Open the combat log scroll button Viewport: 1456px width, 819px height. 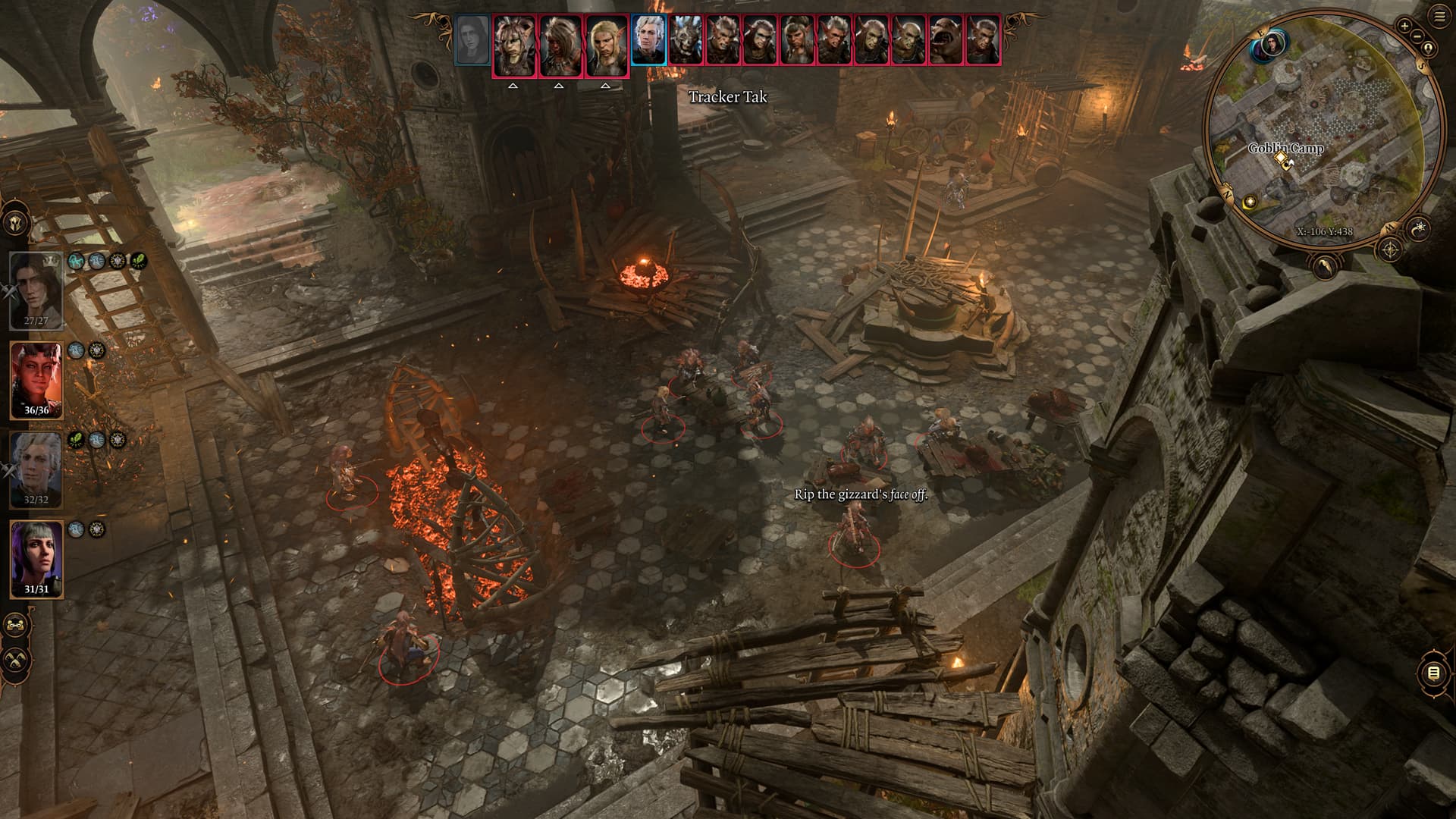pos(1432,673)
